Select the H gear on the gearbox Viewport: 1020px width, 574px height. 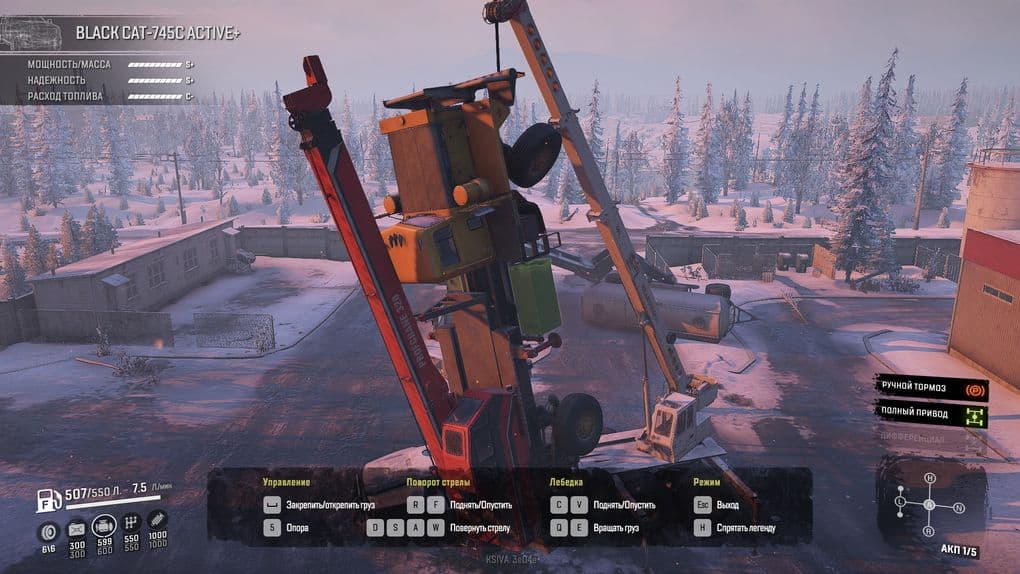click(x=929, y=479)
